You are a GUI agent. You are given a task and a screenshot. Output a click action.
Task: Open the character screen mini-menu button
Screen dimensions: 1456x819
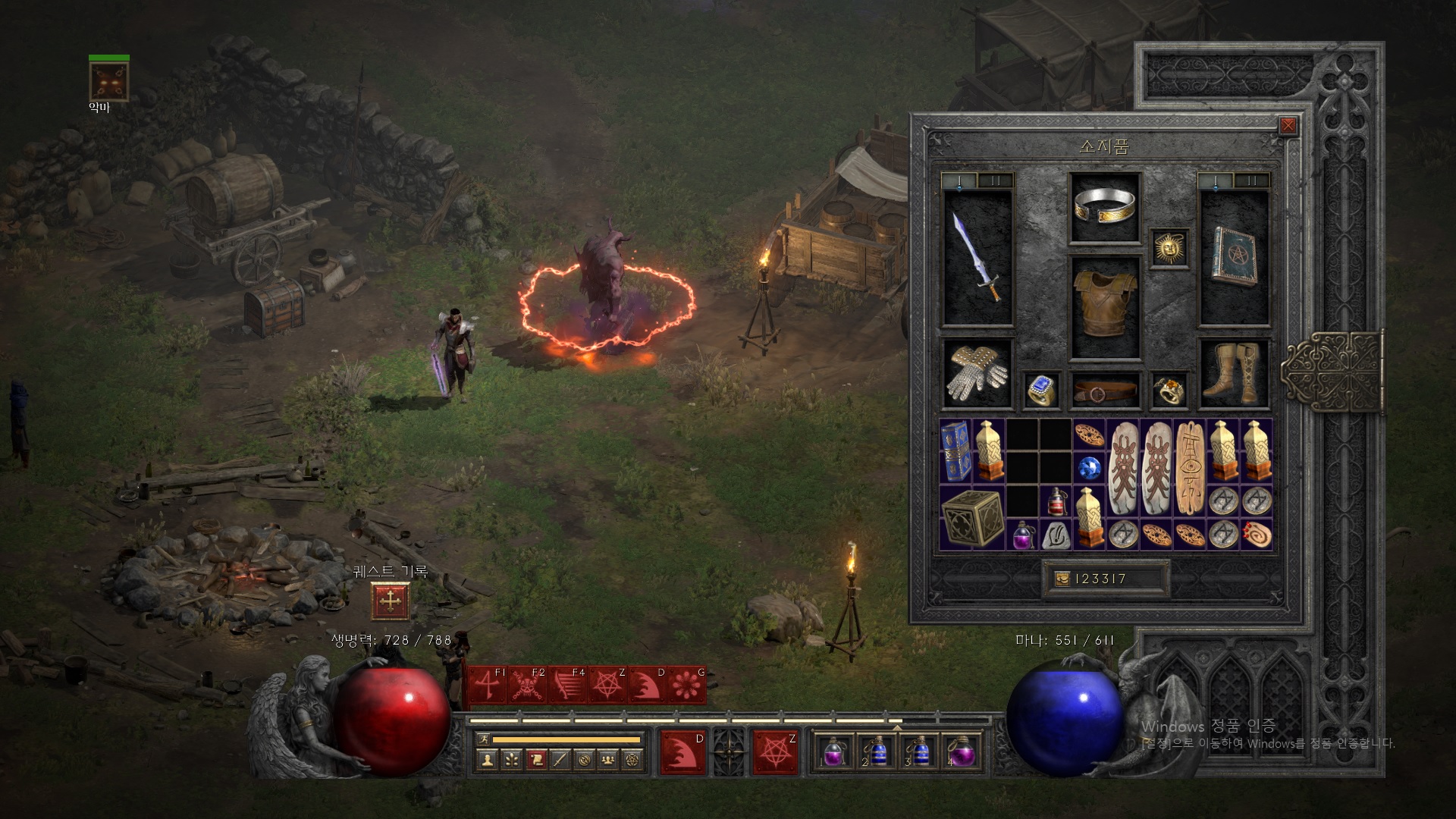(x=488, y=759)
